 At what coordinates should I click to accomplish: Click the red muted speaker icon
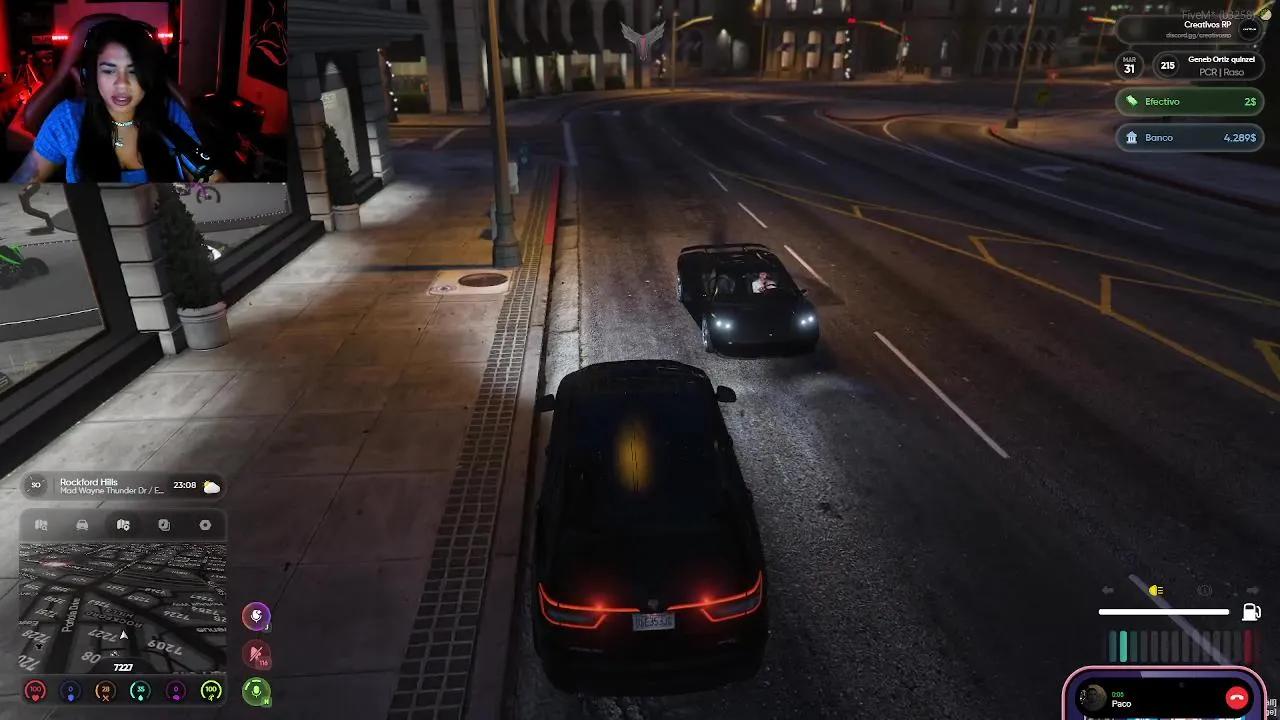pos(257,655)
